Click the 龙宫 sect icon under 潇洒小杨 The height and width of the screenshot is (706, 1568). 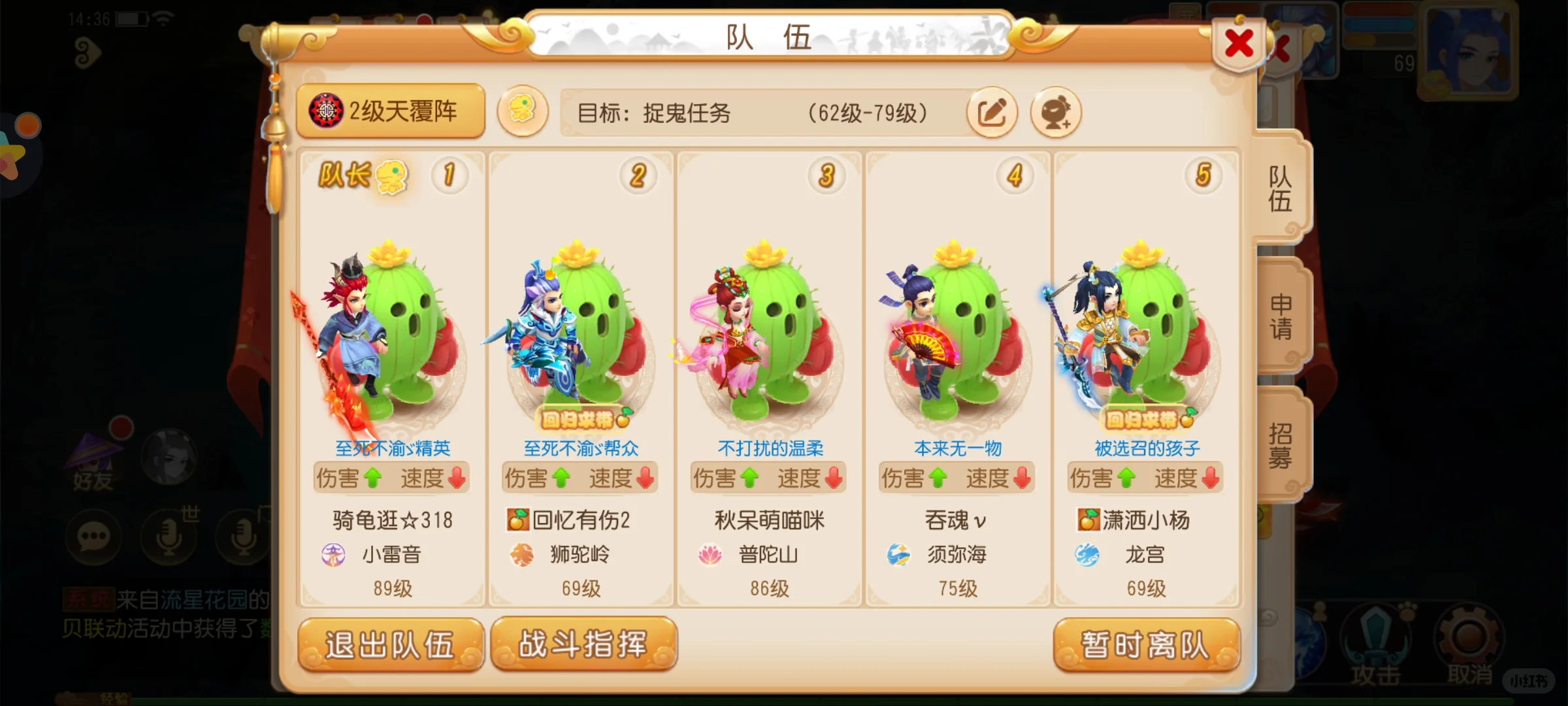point(1088,554)
